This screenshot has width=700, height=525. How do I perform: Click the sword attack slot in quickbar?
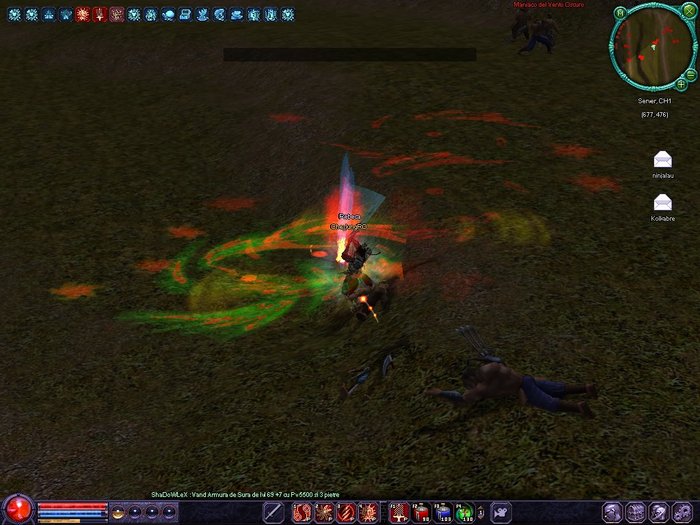[x=276, y=512]
